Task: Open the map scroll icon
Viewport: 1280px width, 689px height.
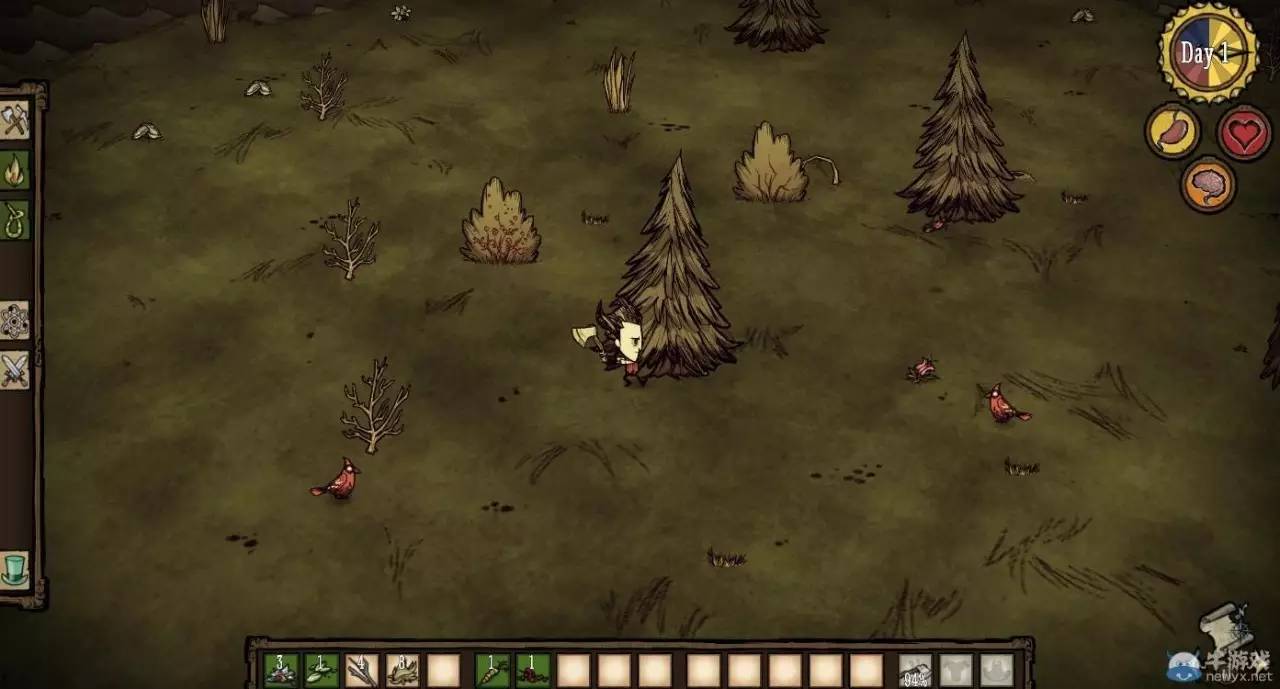Action: (1226, 625)
